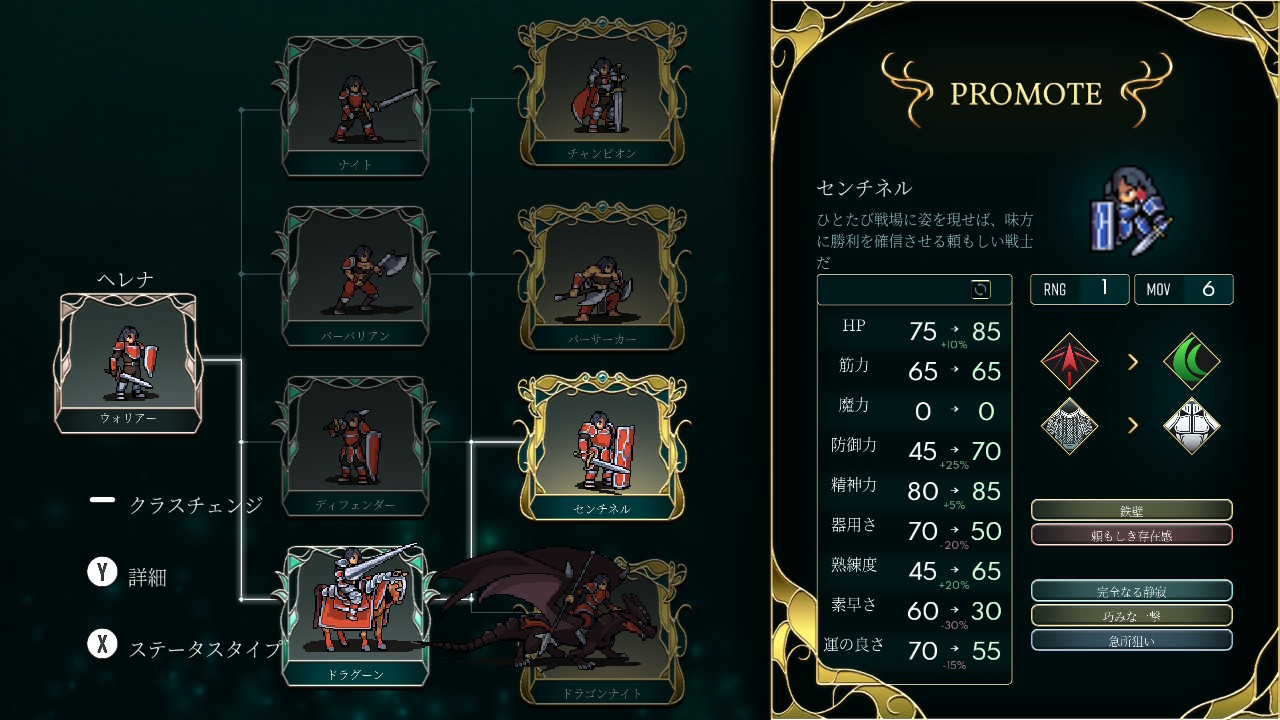Select the ディフェンダー class node
The image size is (1280, 720).
point(356,444)
